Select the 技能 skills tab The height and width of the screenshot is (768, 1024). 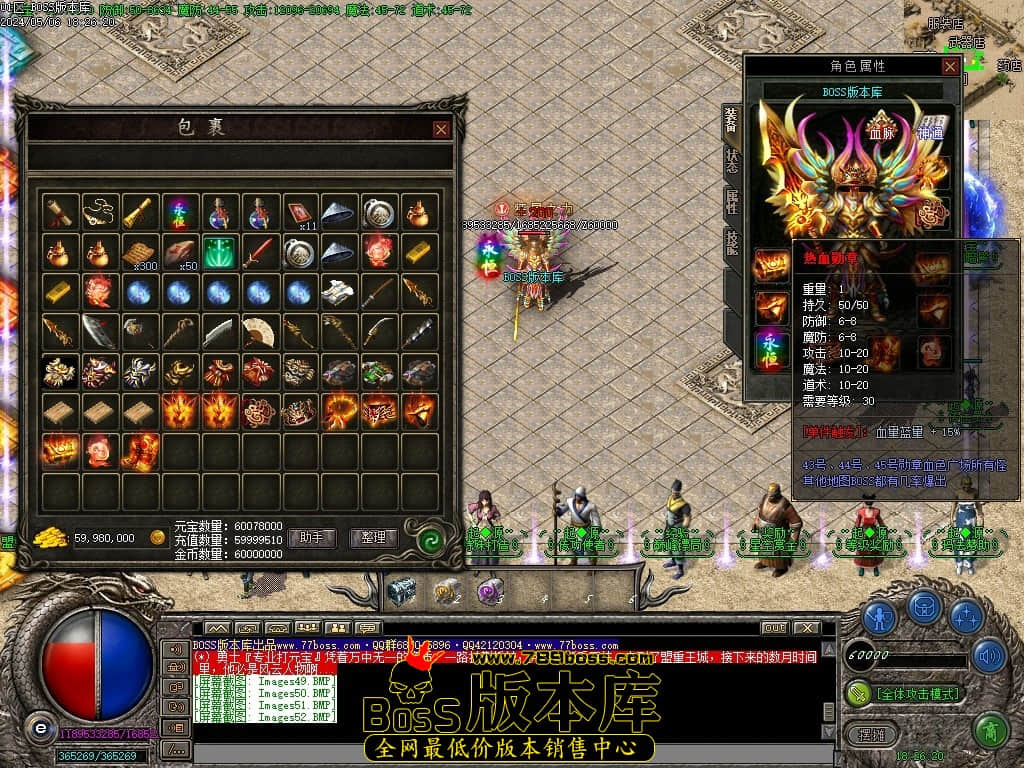[x=731, y=243]
